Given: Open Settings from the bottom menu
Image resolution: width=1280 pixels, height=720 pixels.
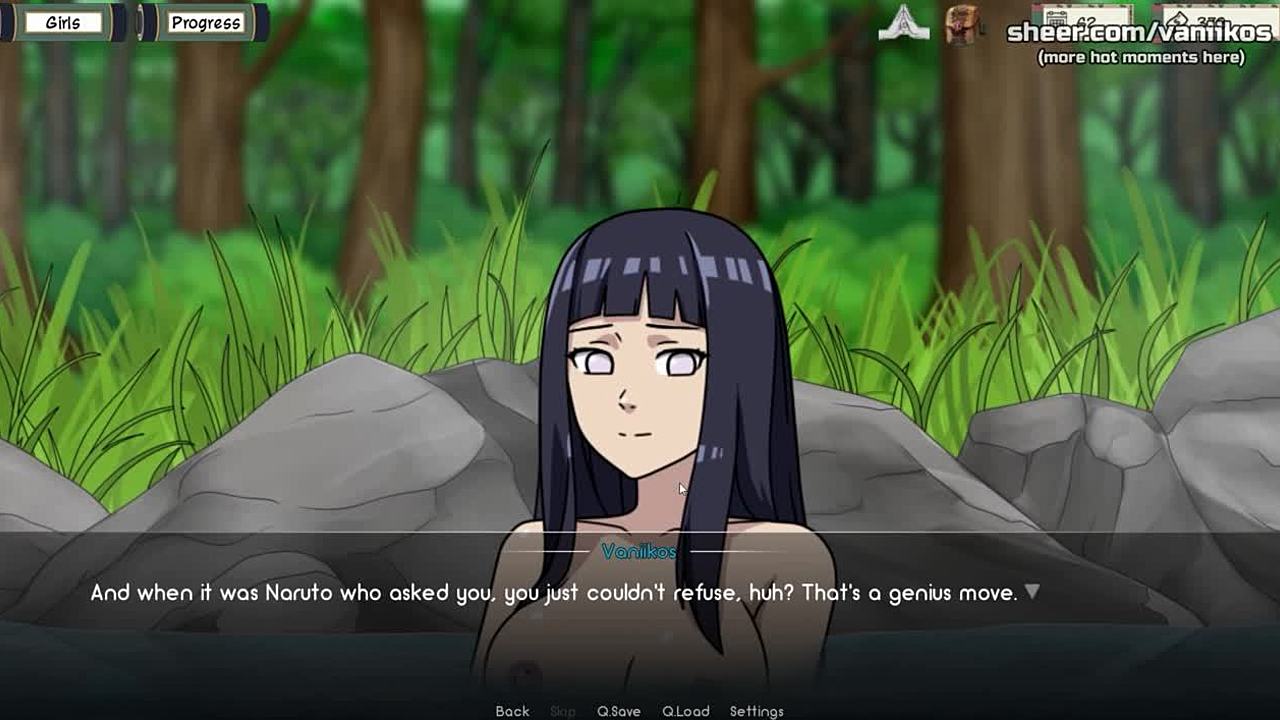Looking at the screenshot, I should 756,711.
